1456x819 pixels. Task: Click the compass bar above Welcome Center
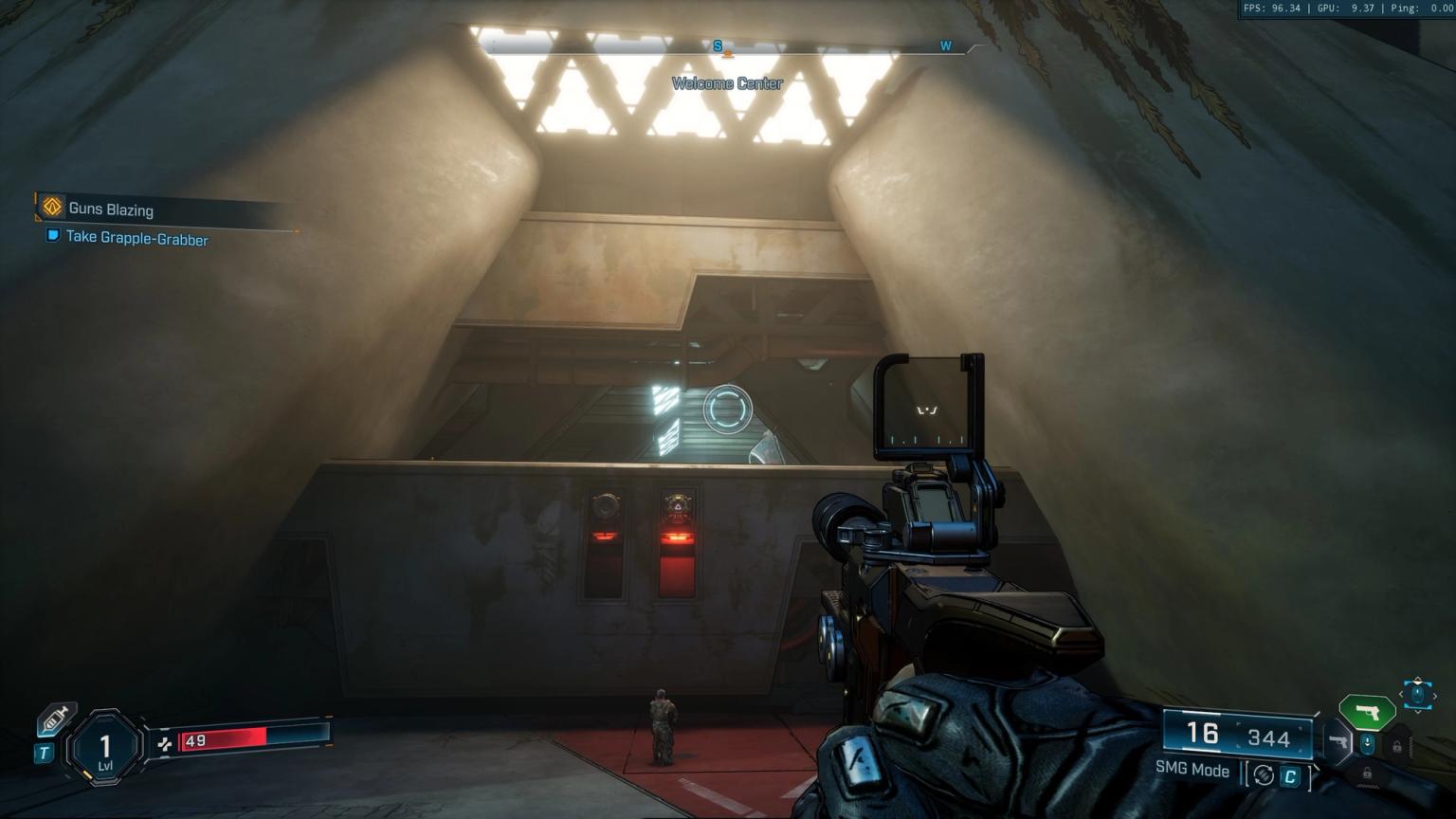pos(727,45)
